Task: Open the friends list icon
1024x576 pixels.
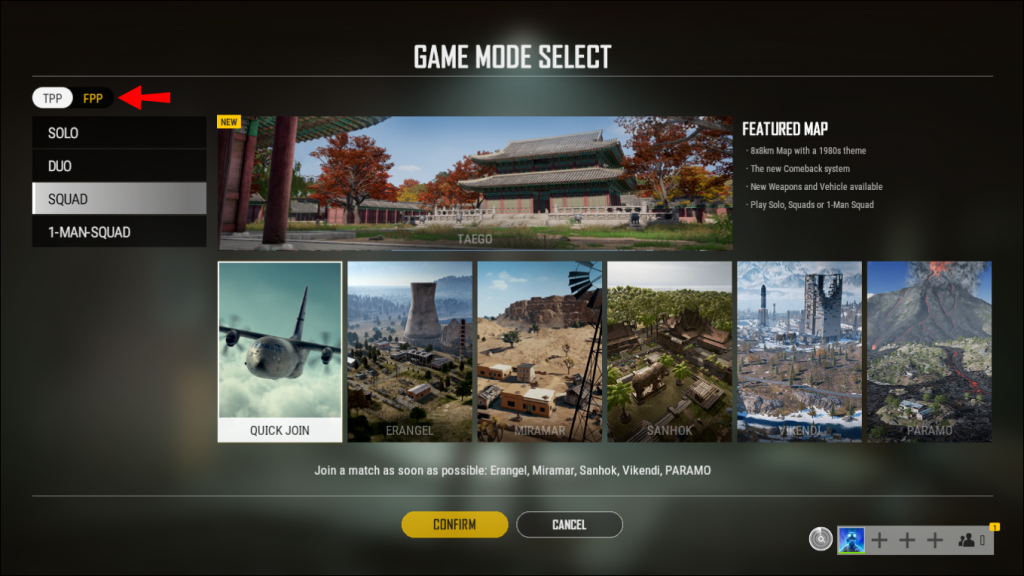Action: [967, 540]
